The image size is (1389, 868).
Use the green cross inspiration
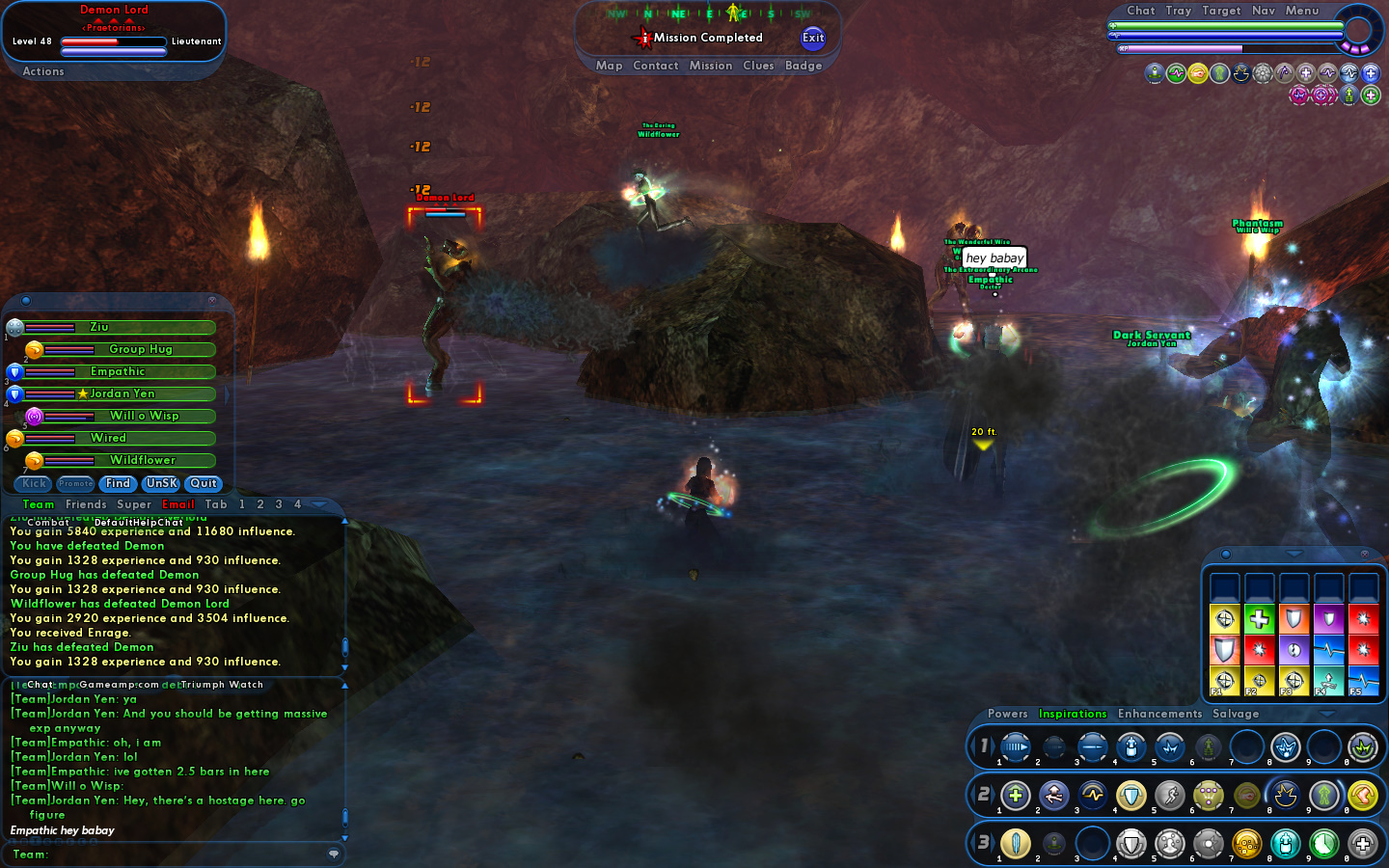(x=1259, y=619)
